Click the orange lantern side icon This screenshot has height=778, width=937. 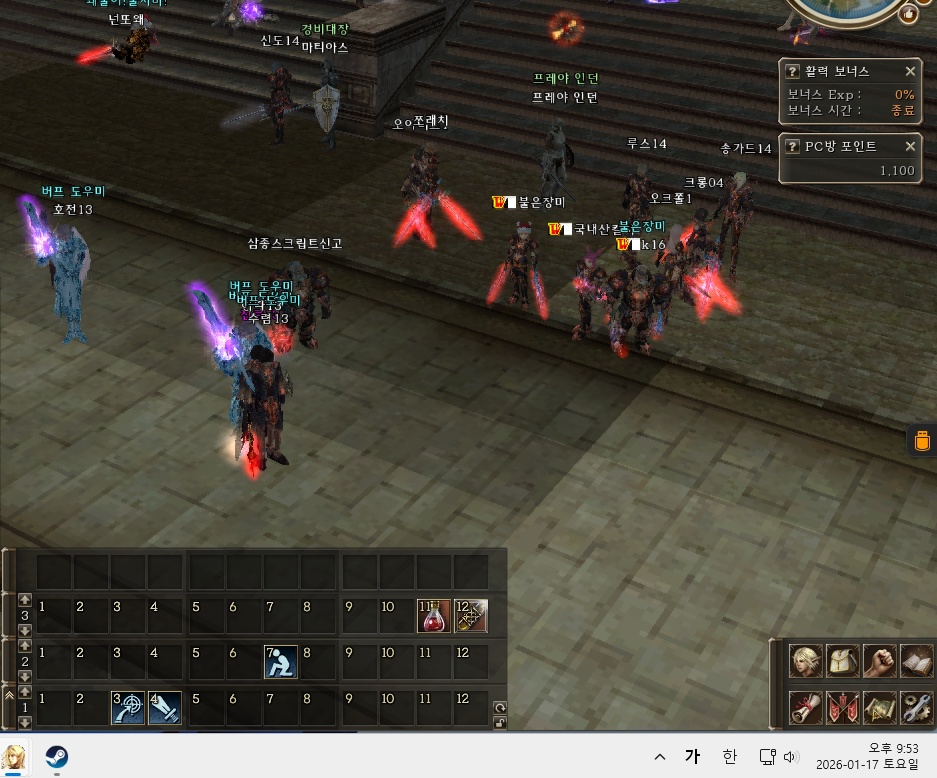coord(922,440)
